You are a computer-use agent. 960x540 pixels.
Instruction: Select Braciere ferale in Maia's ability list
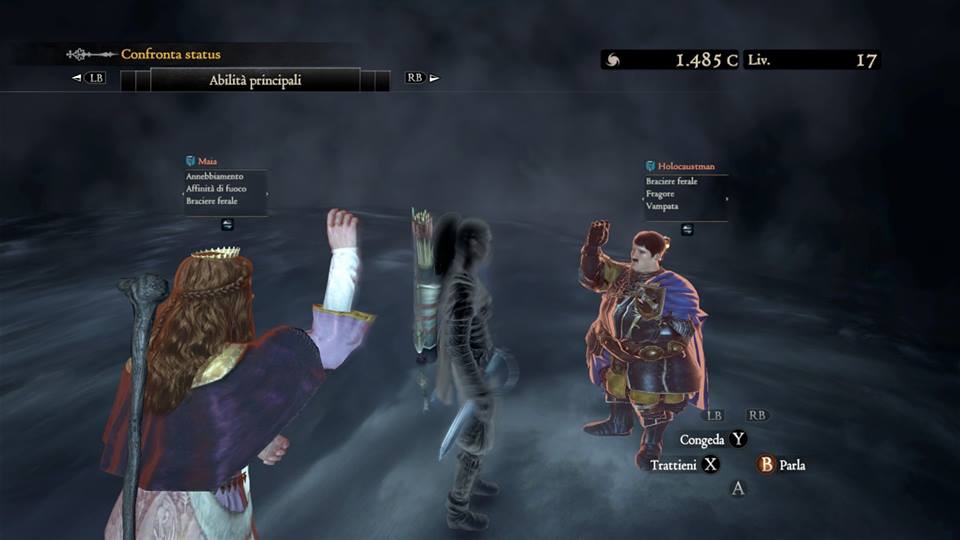coord(211,201)
